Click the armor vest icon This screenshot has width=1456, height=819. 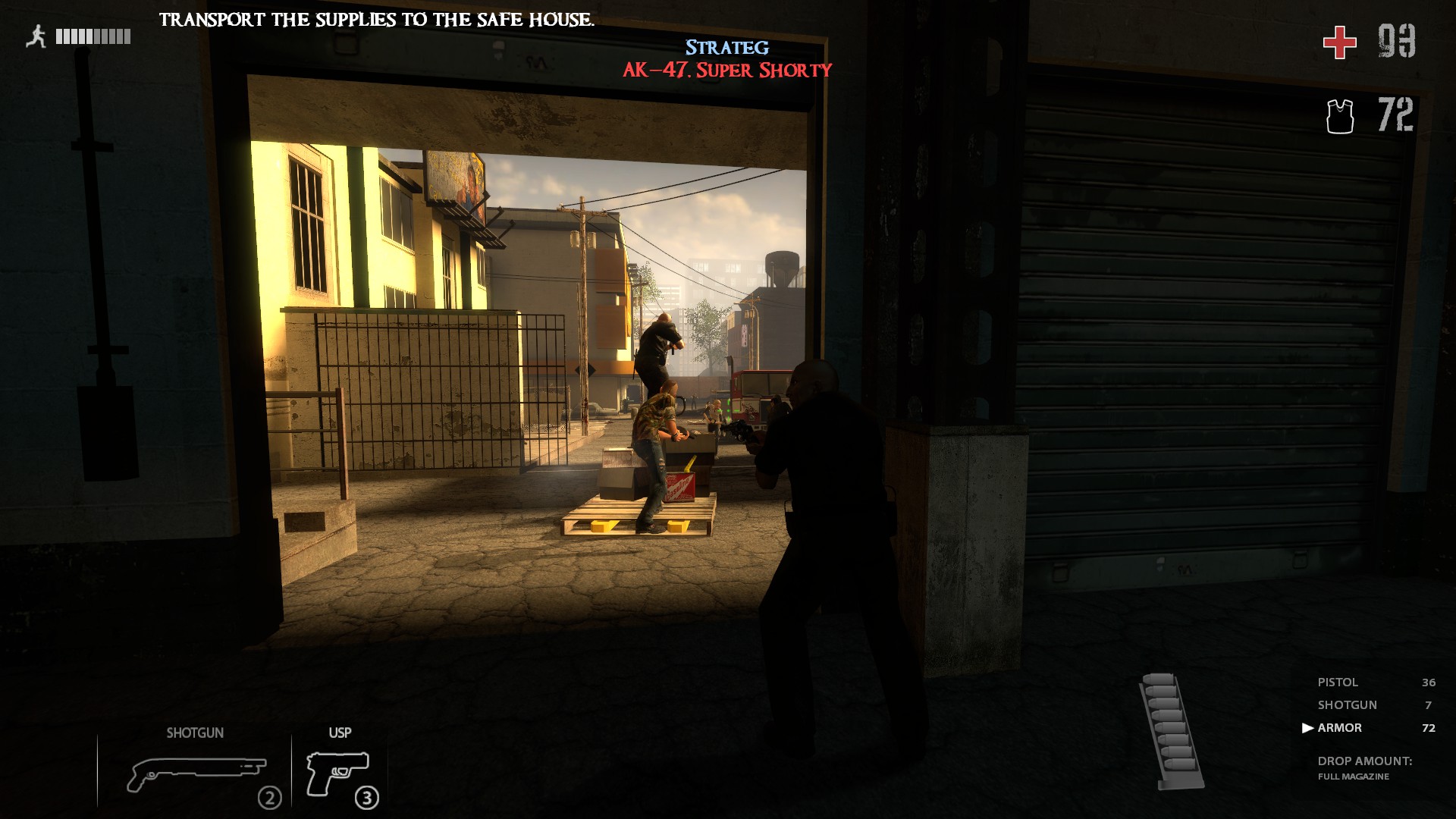[x=1341, y=115]
